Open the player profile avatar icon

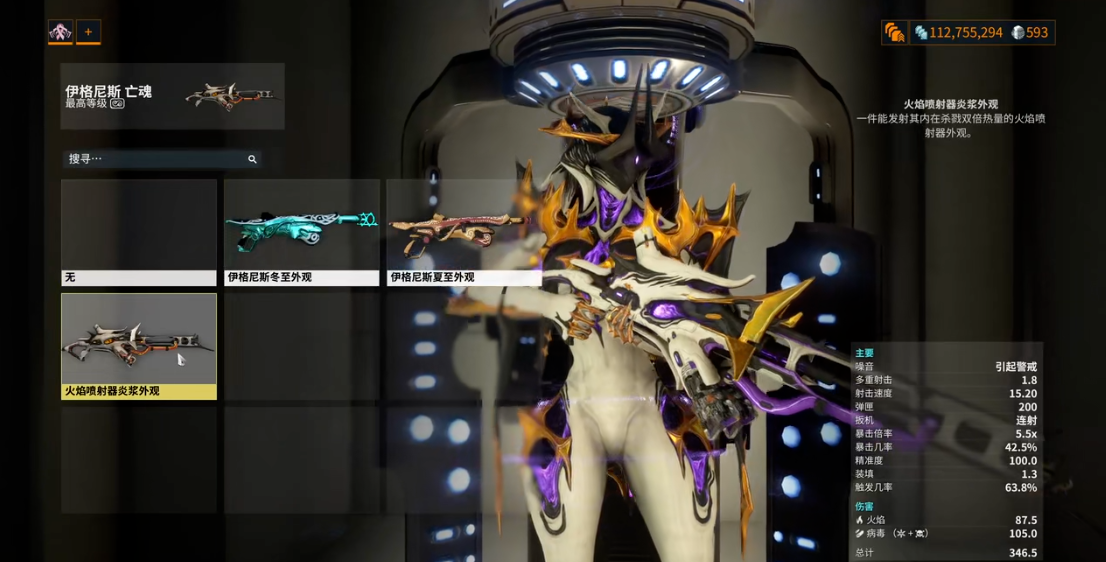pos(60,32)
